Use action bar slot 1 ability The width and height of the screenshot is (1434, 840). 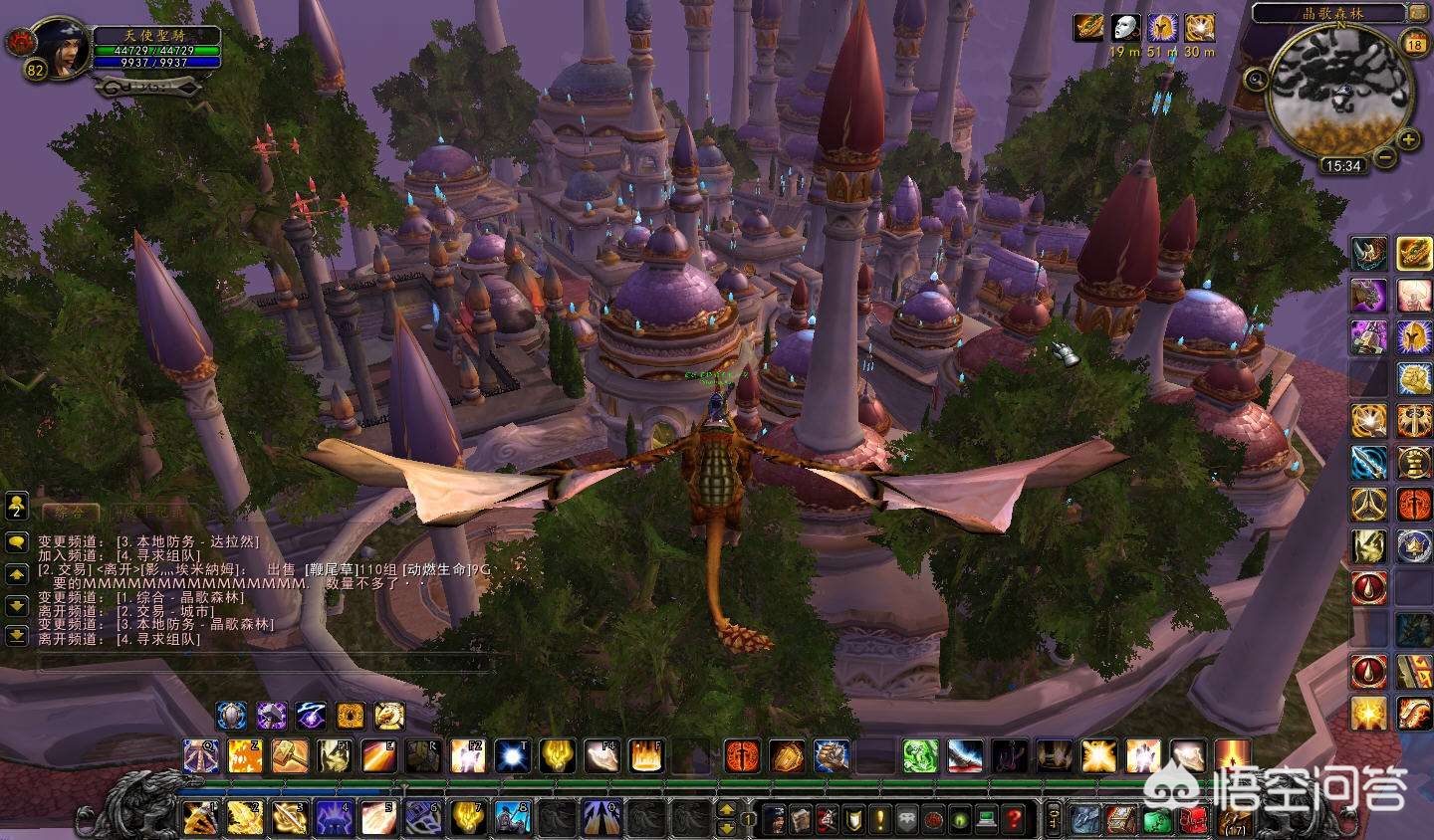click(x=201, y=818)
